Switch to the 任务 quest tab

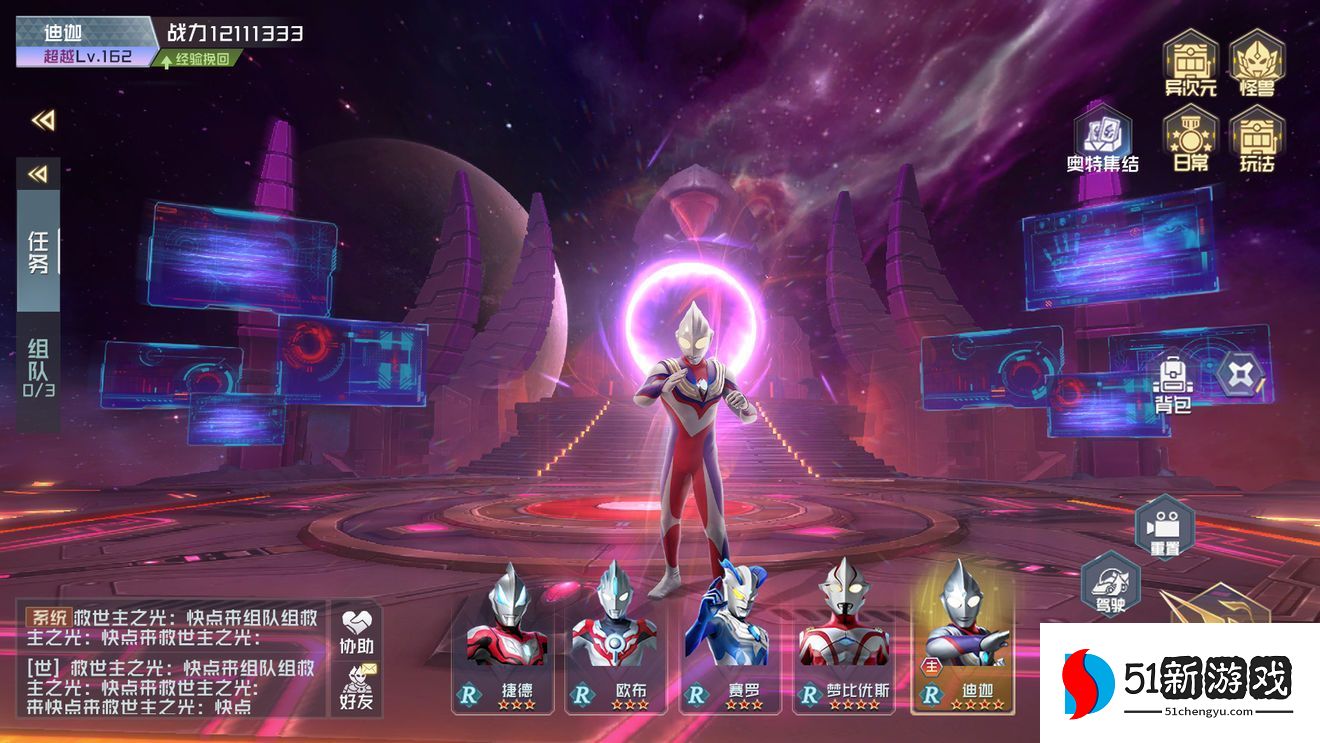[x=38, y=251]
